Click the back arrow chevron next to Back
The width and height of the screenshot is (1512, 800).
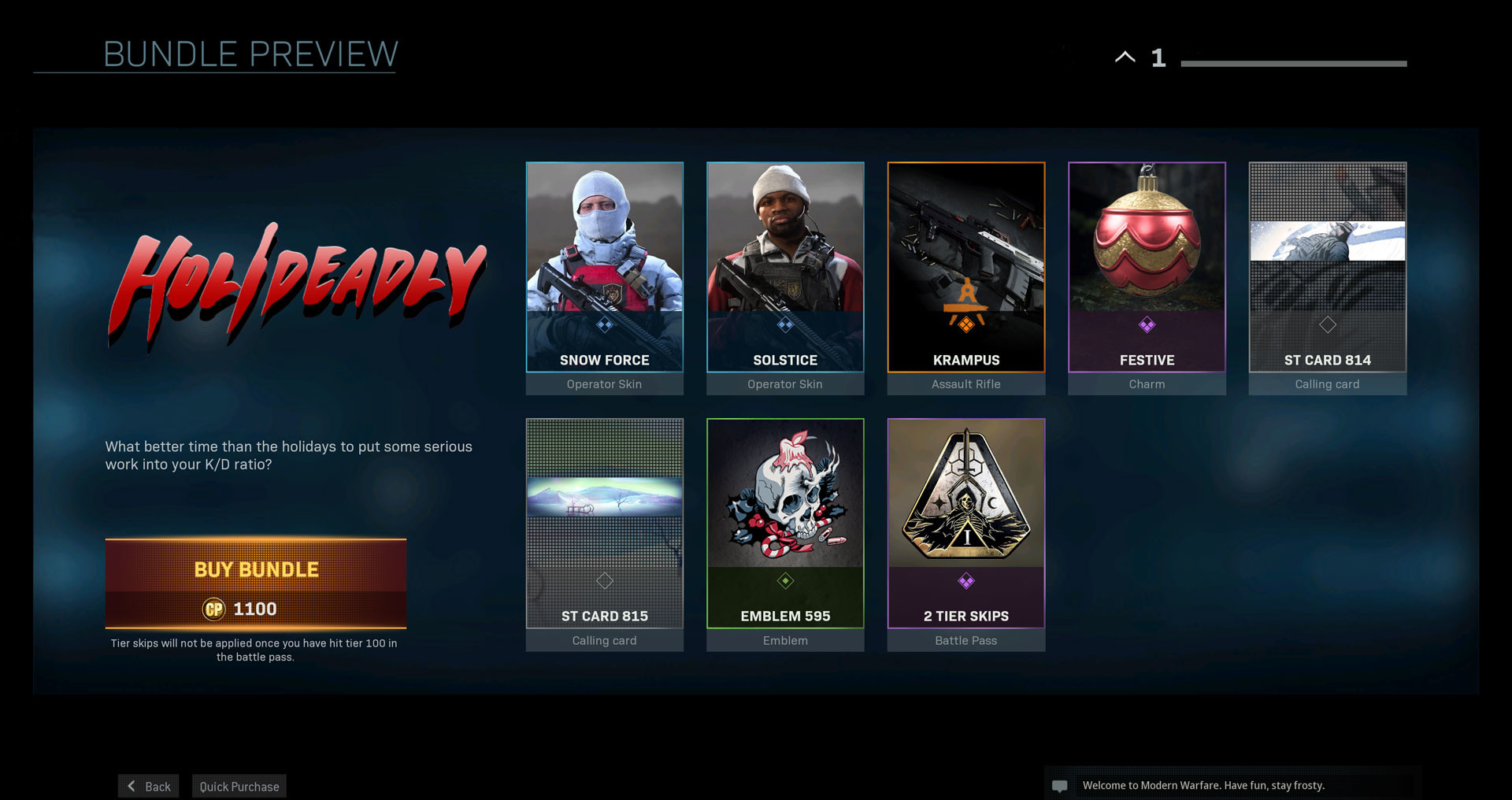pos(131,785)
